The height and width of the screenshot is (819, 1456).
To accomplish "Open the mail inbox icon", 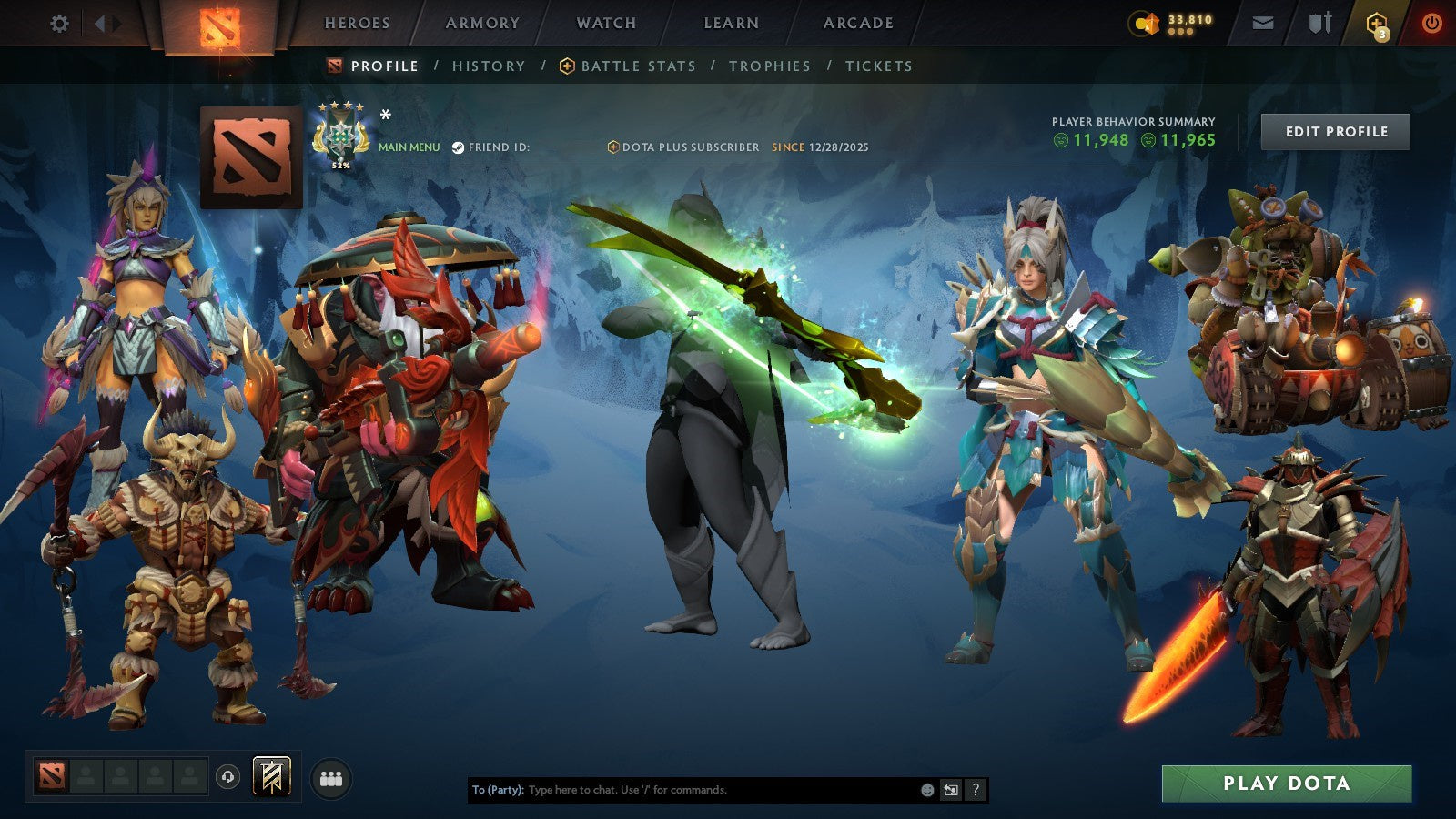I will click(x=1263, y=23).
